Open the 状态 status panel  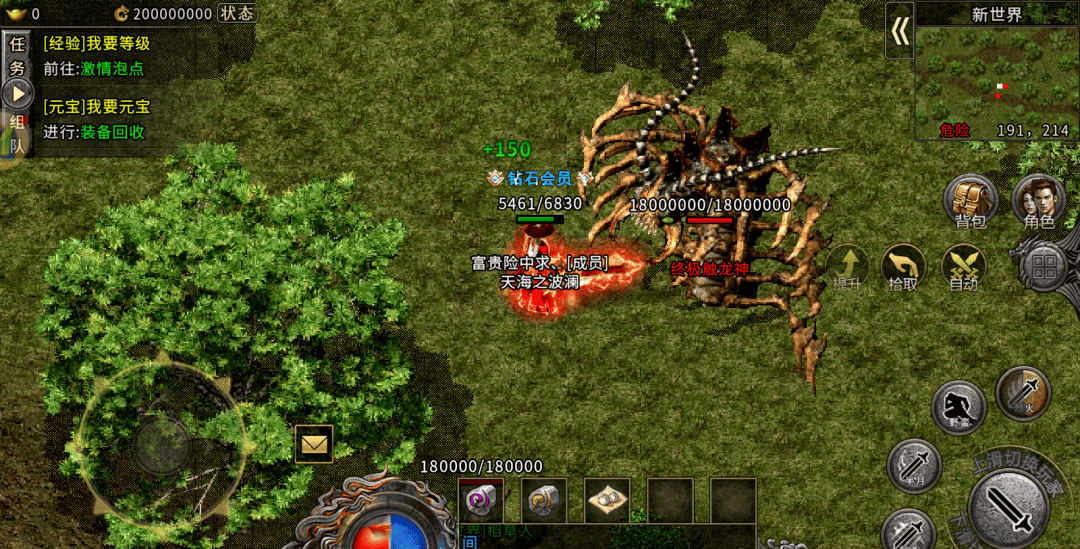[x=236, y=13]
